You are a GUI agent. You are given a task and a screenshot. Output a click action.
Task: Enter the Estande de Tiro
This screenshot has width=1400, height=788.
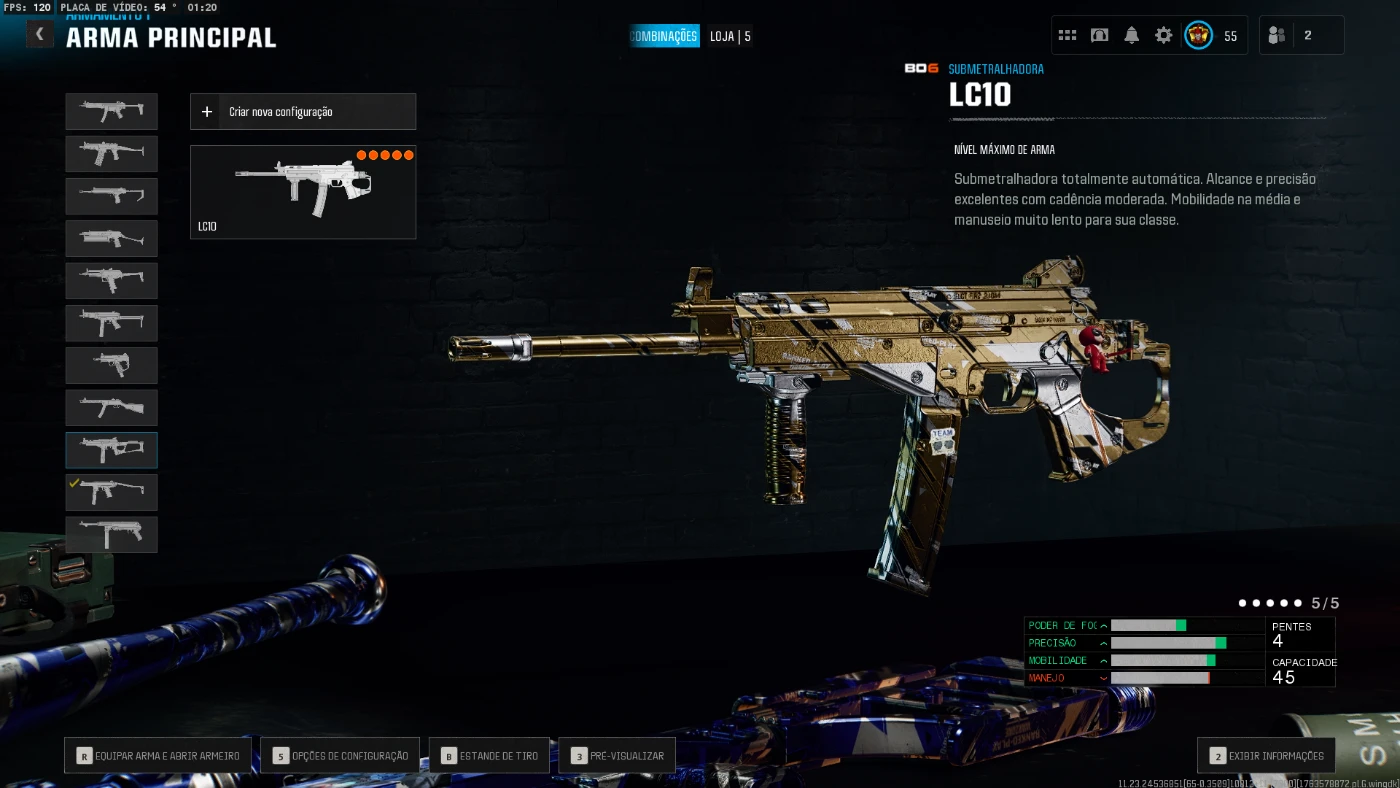tap(489, 756)
